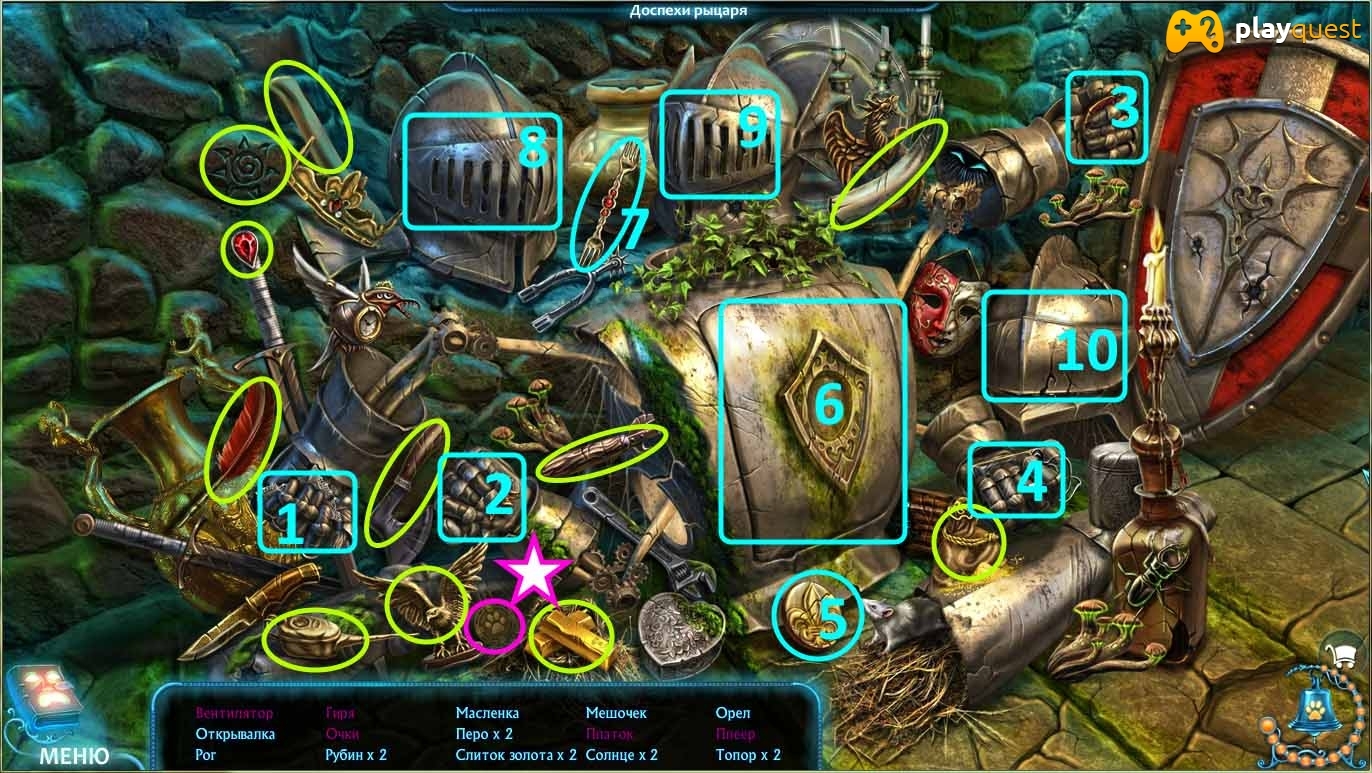Viewport: 1372px width, 773px height.
Task: Select 'Солнце x 2' list entry
Action: coord(621,755)
